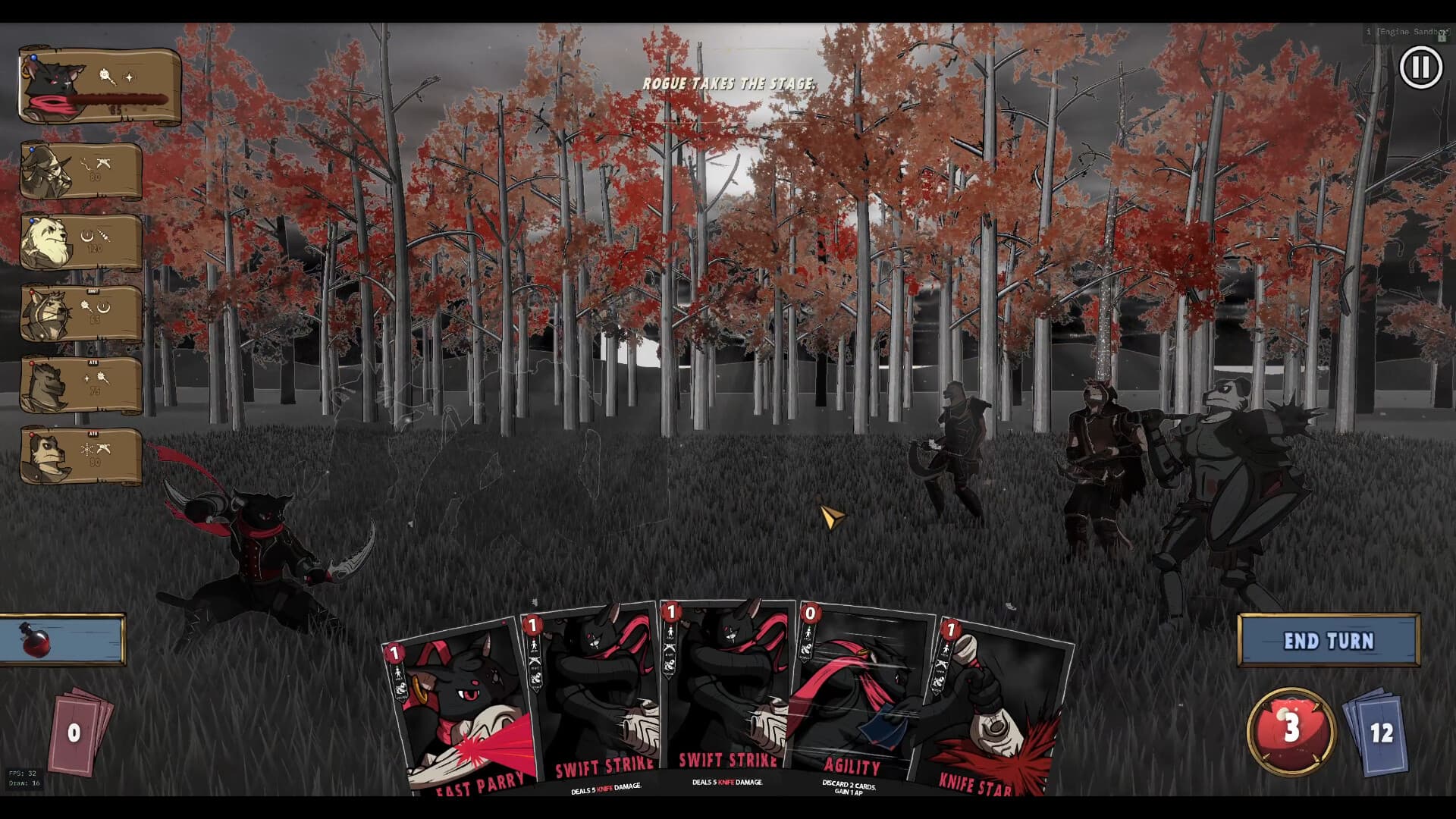Click the crossbow icon on the wizard's banner
Image resolution: width=1456 pixels, height=819 pixels.
(x=104, y=164)
